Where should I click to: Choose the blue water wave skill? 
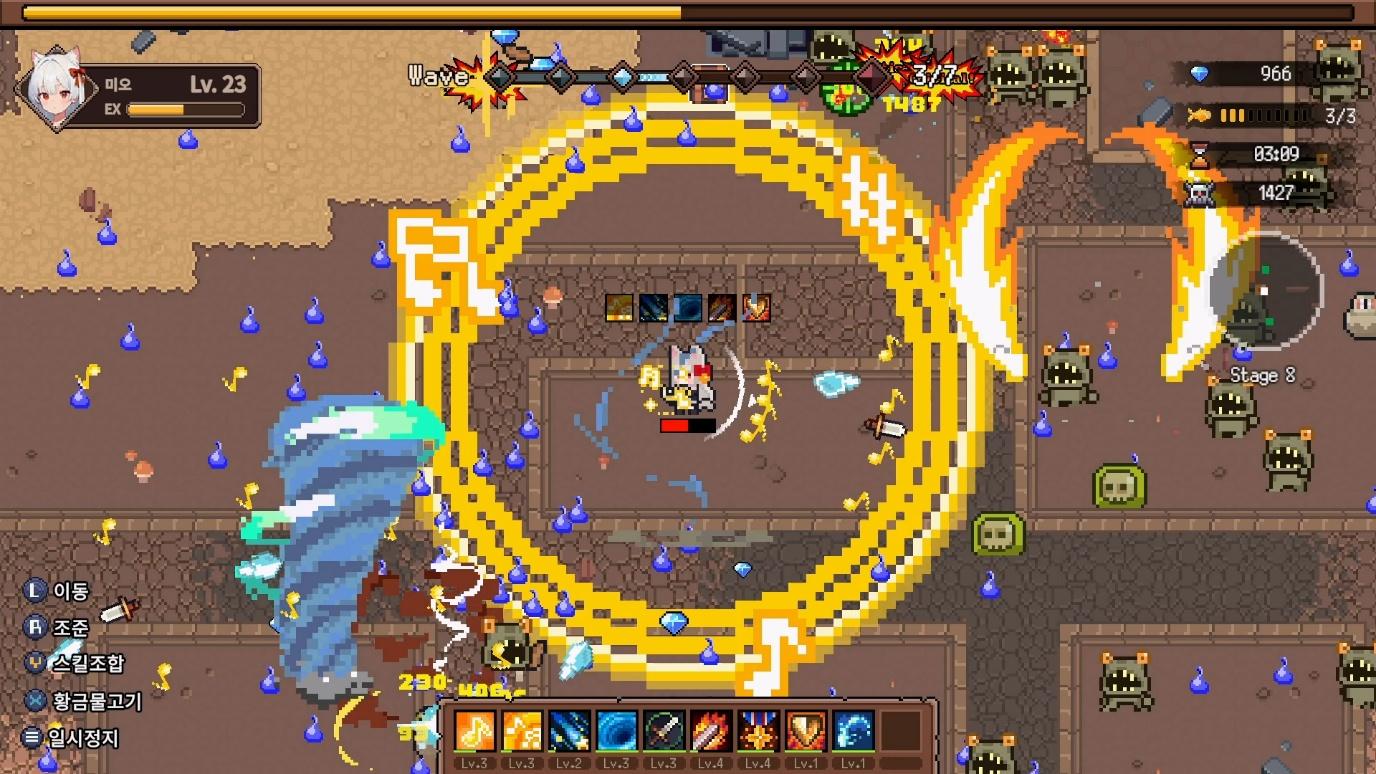[852, 731]
